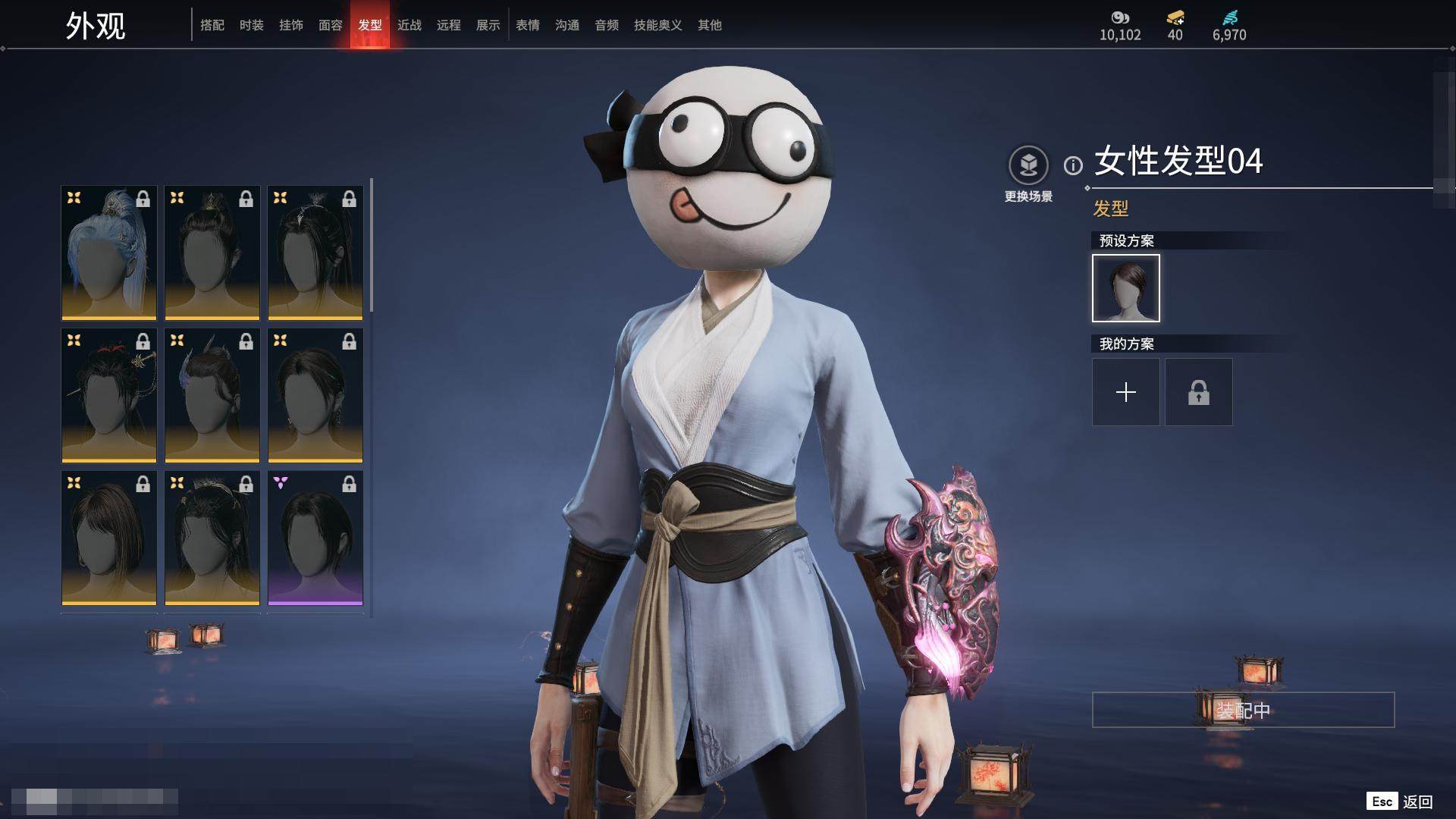
Task: Switch to the 搭配 tab
Action: coord(212,25)
